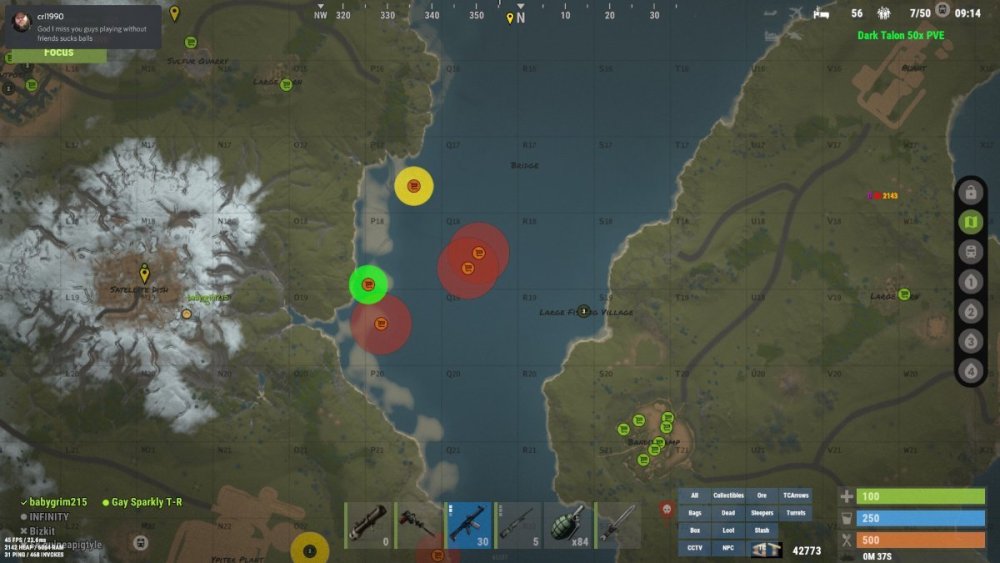Open crl1990's chat message notification
Image resolution: width=1000 pixels, height=563 pixels.
(82, 23)
